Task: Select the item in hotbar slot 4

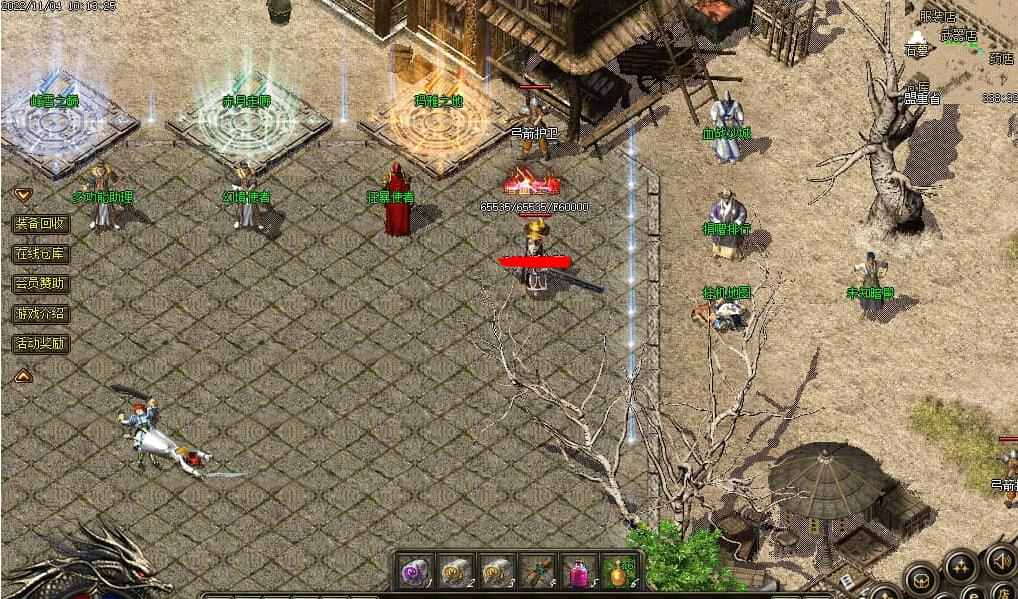Action: [537, 571]
